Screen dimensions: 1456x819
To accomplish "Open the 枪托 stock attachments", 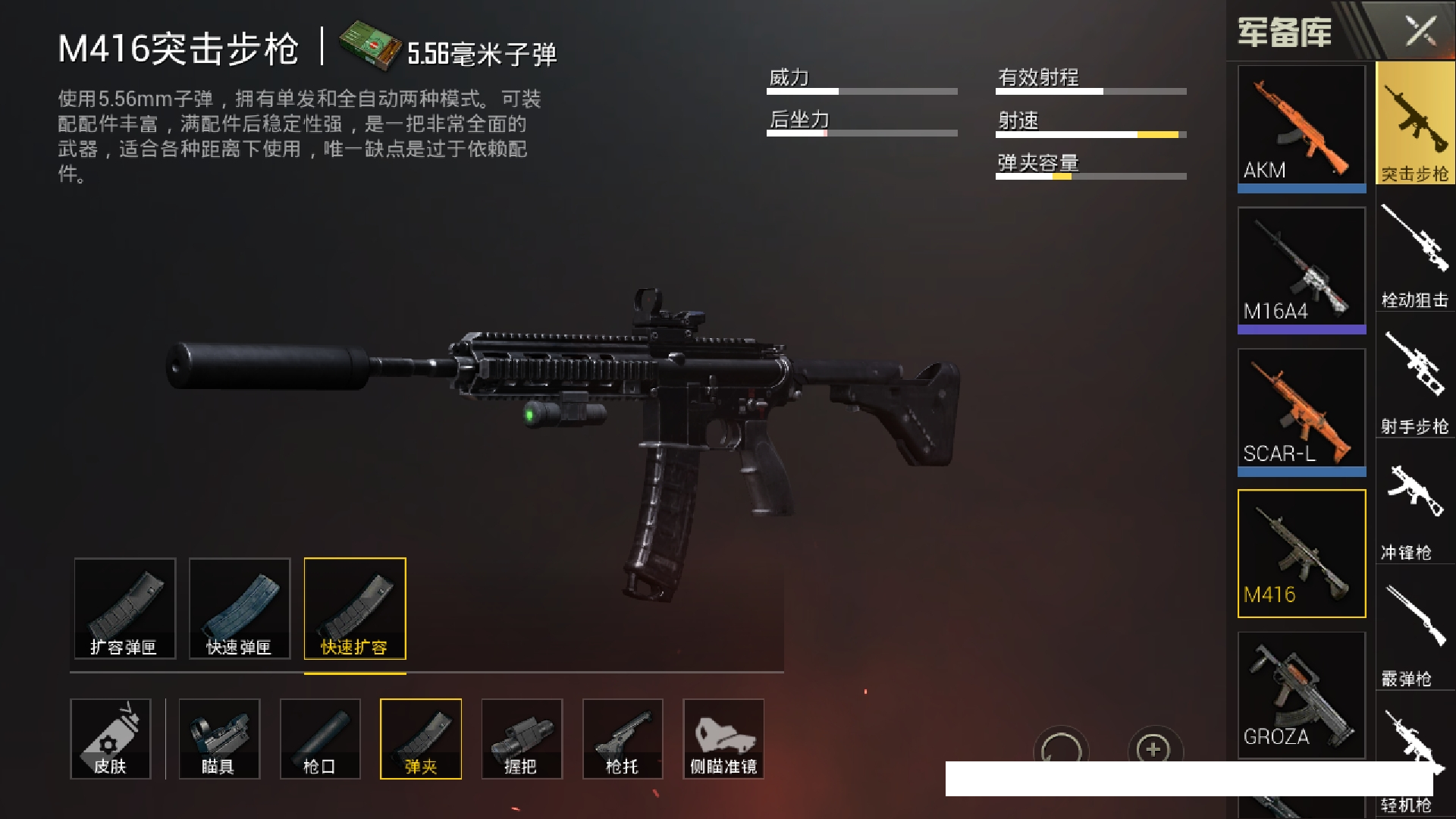I will 623,739.
